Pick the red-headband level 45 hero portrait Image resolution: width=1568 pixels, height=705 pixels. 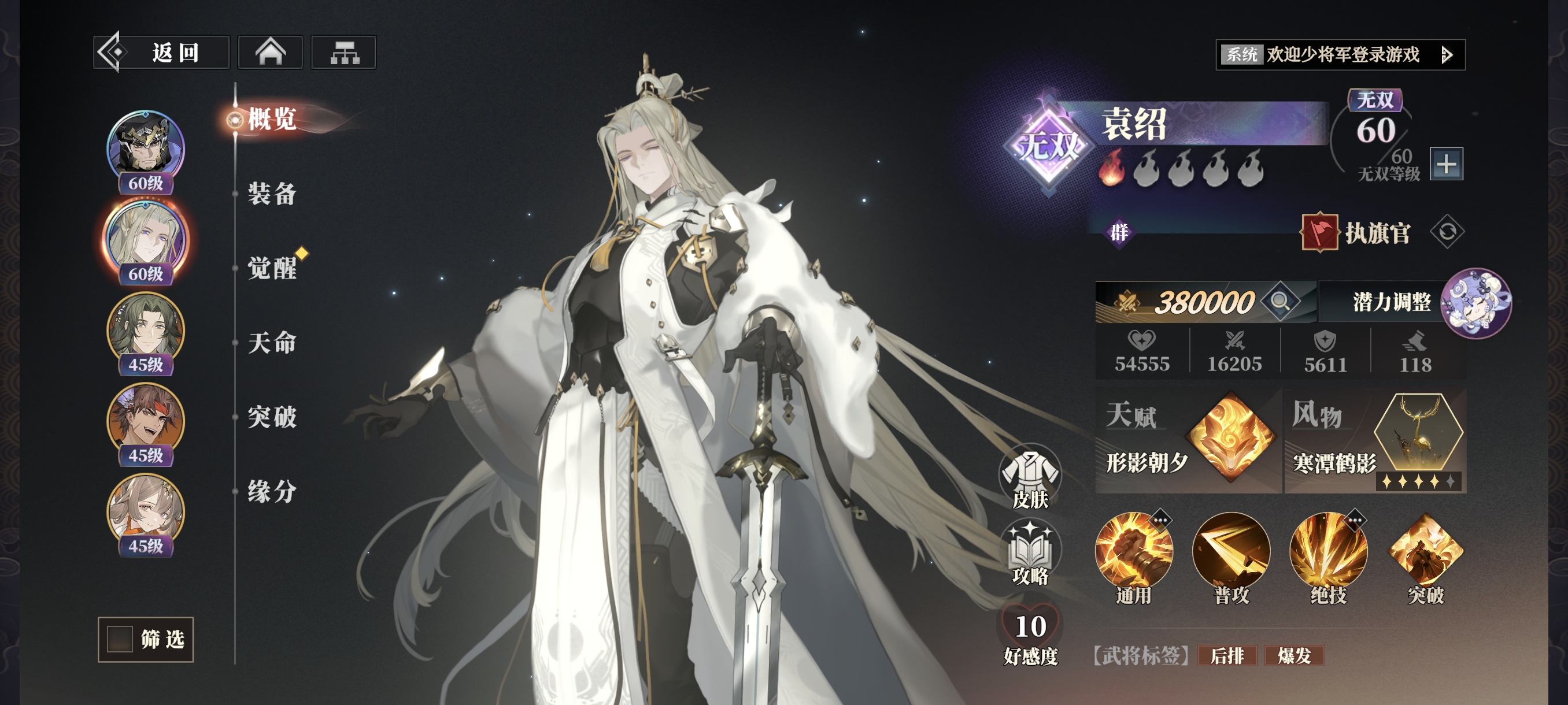[x=146, y=421]
